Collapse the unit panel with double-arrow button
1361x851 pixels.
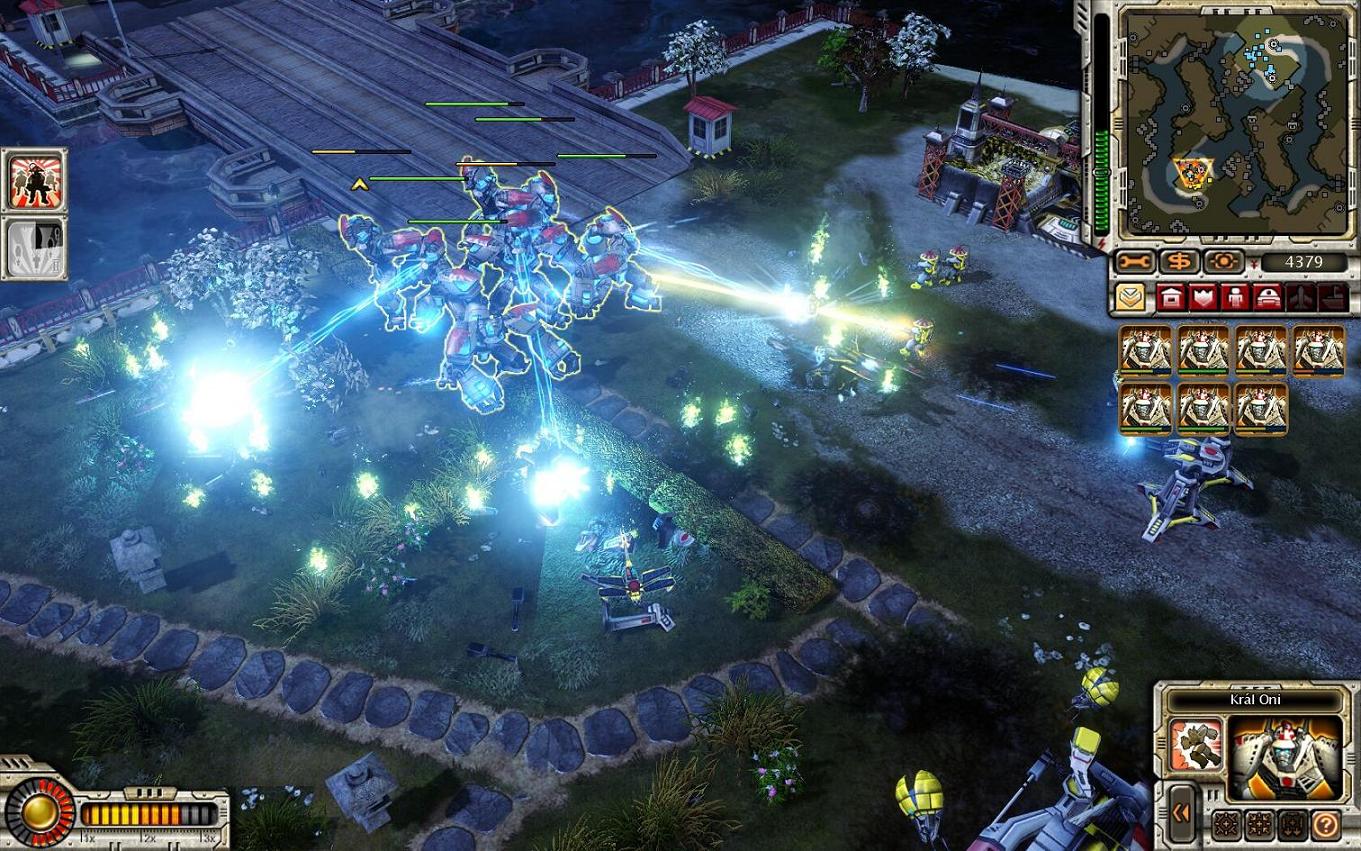1181,813
